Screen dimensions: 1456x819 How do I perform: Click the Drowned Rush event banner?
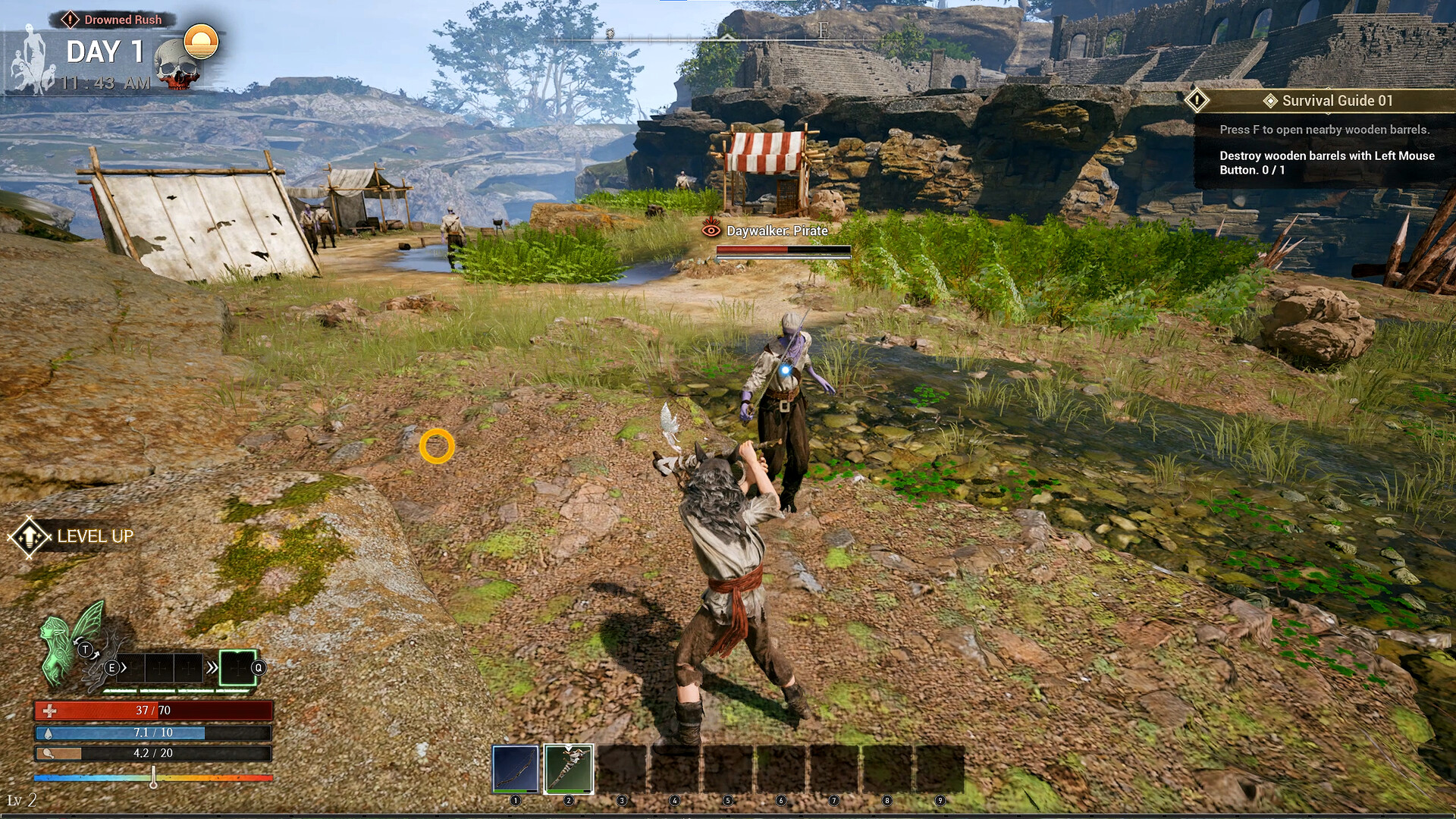[x=114, y=20]
